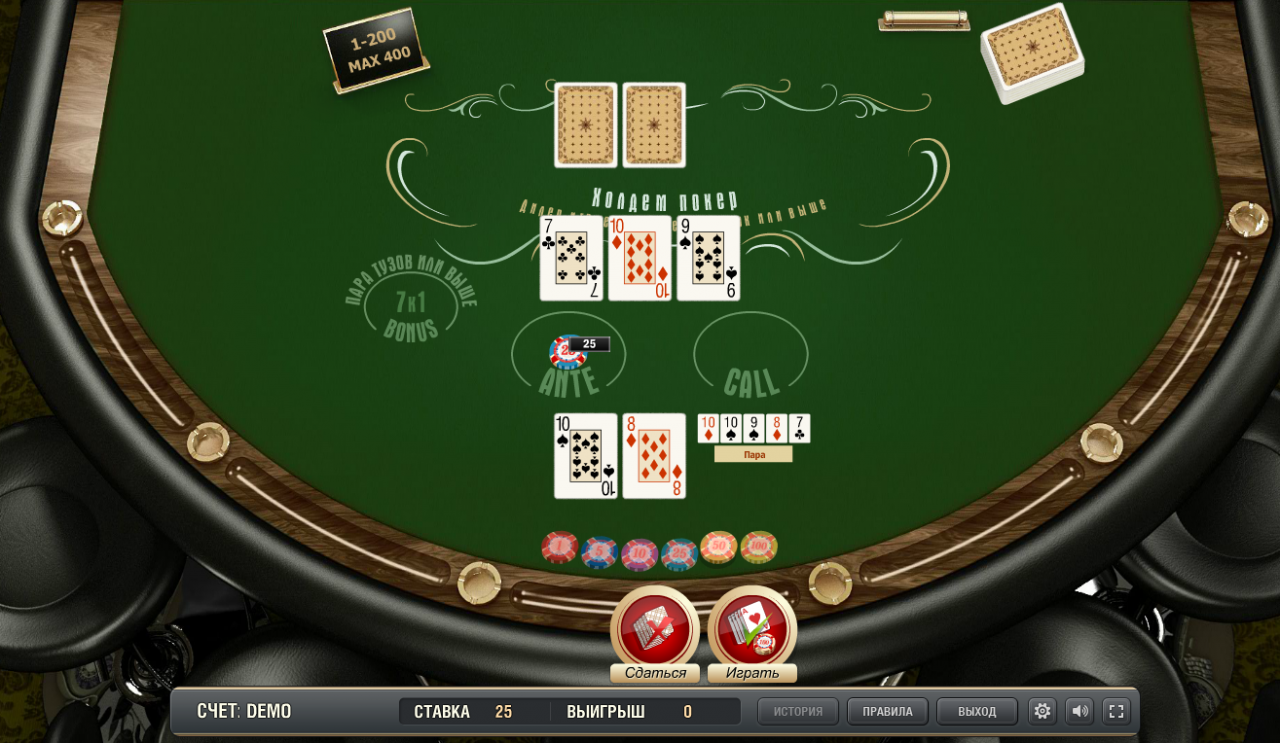
Task: Pick the blue 5 chip
Action: (599, 552)
